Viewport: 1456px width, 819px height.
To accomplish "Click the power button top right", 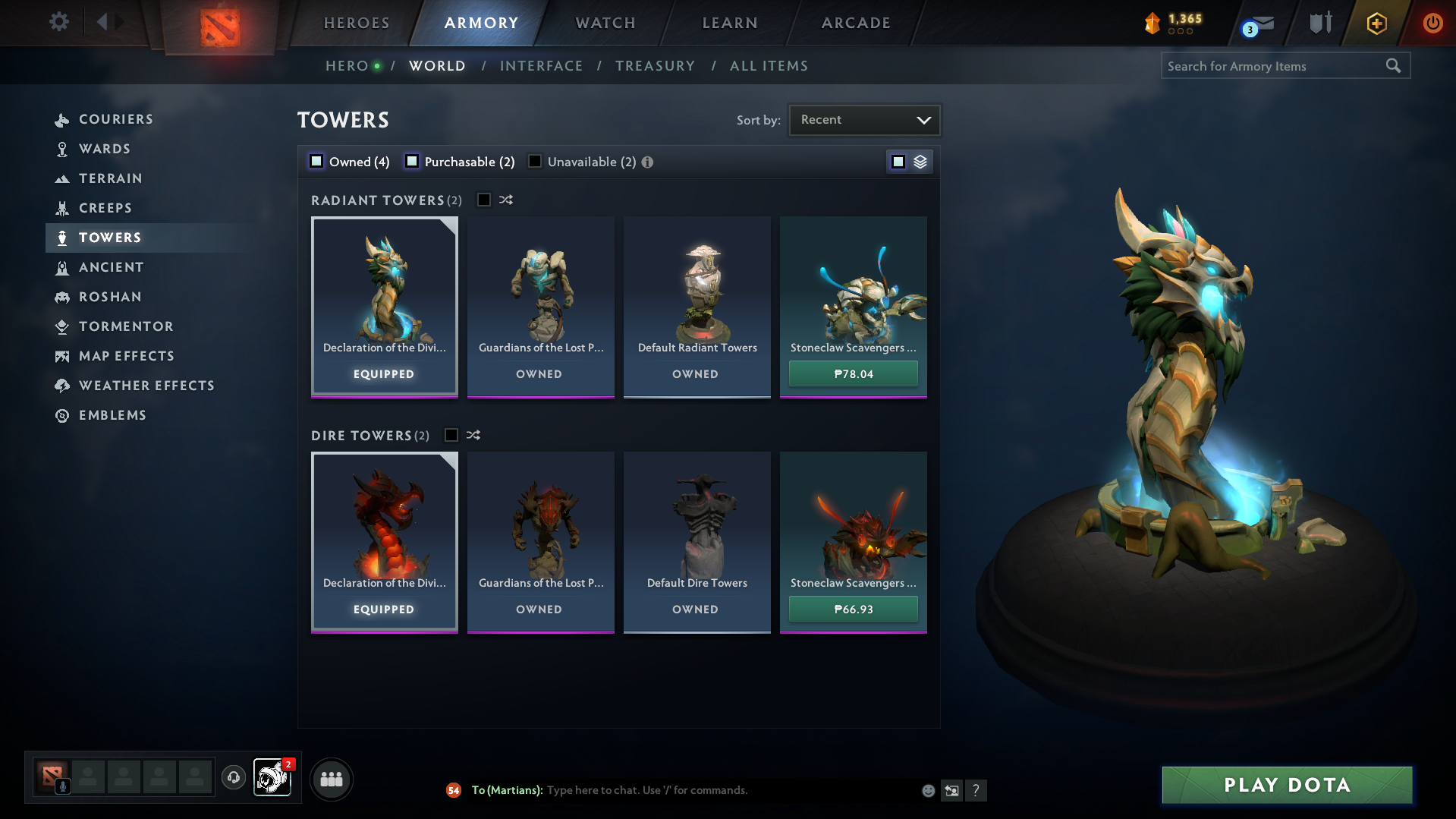I will click(x=1432, y=23).
